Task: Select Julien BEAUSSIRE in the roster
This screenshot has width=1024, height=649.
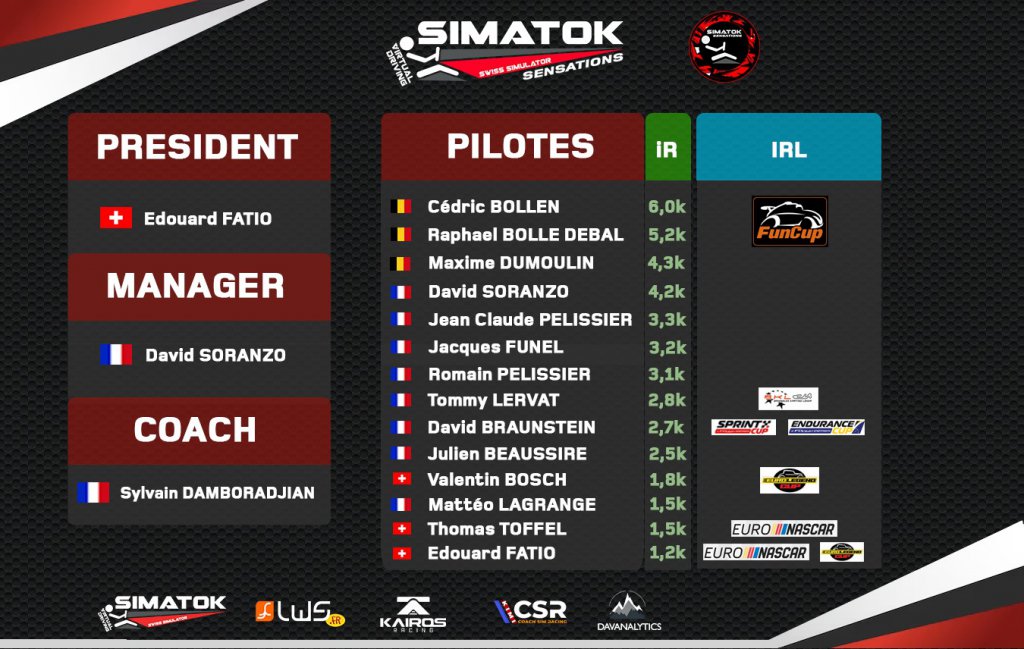Action: (506, 453)
